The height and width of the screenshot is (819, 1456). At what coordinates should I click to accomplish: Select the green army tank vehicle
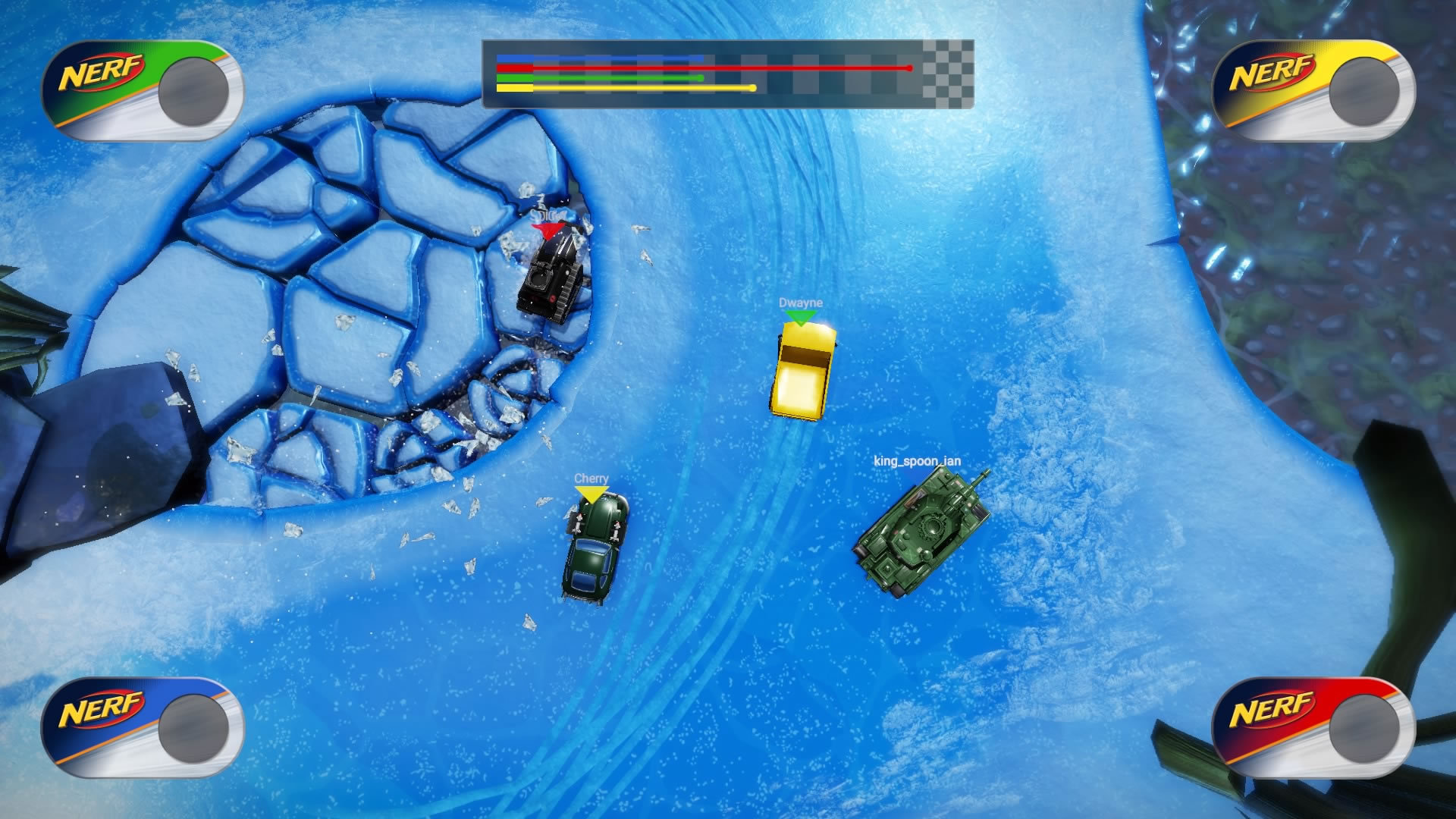pos(922,529)
